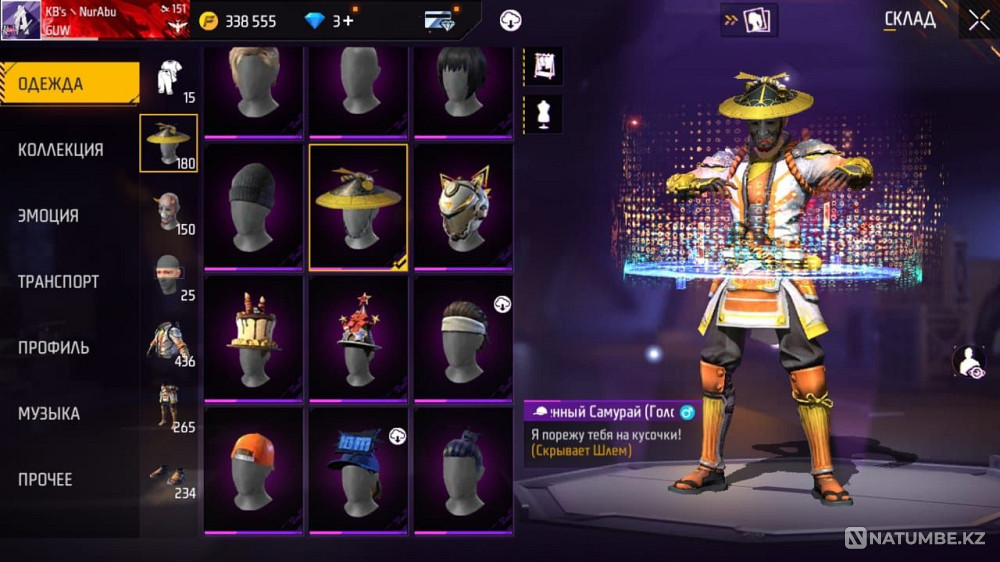Click the gold coin balance 338 555
The height and width of the screenshot is (562, 1000).
pos(238,21)
